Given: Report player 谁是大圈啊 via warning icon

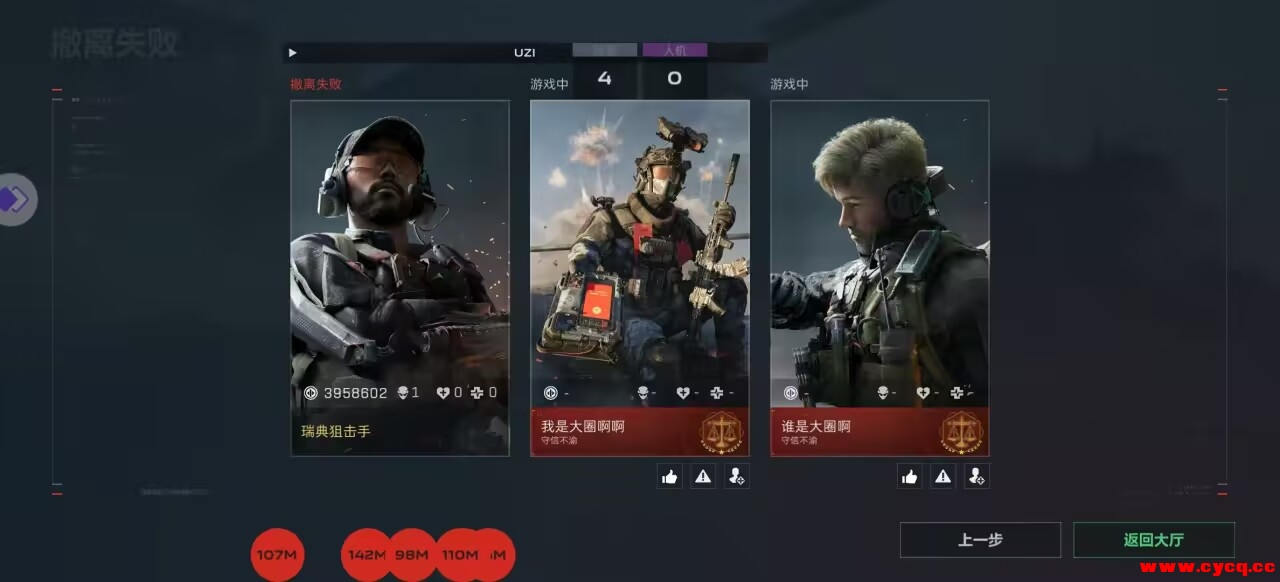Looking at the screenshot, I should click(943, 477).
